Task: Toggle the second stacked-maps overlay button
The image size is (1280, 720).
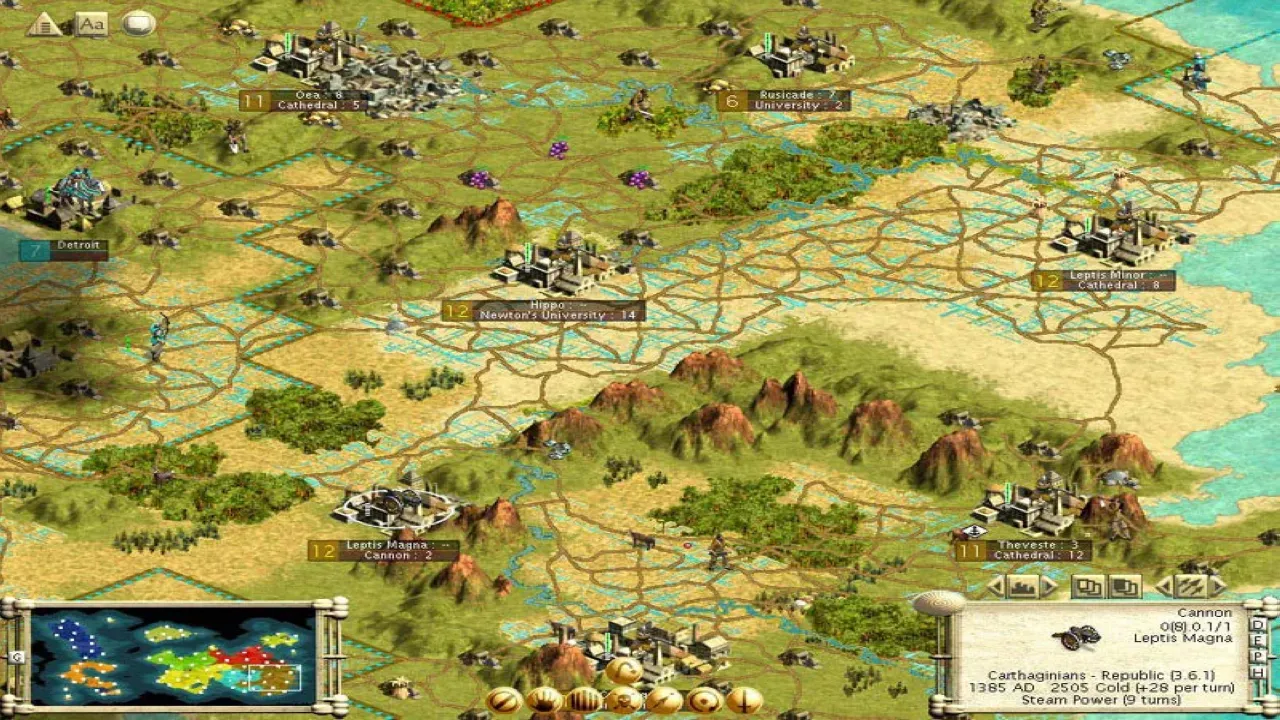Action: [x=1123, y=587]
